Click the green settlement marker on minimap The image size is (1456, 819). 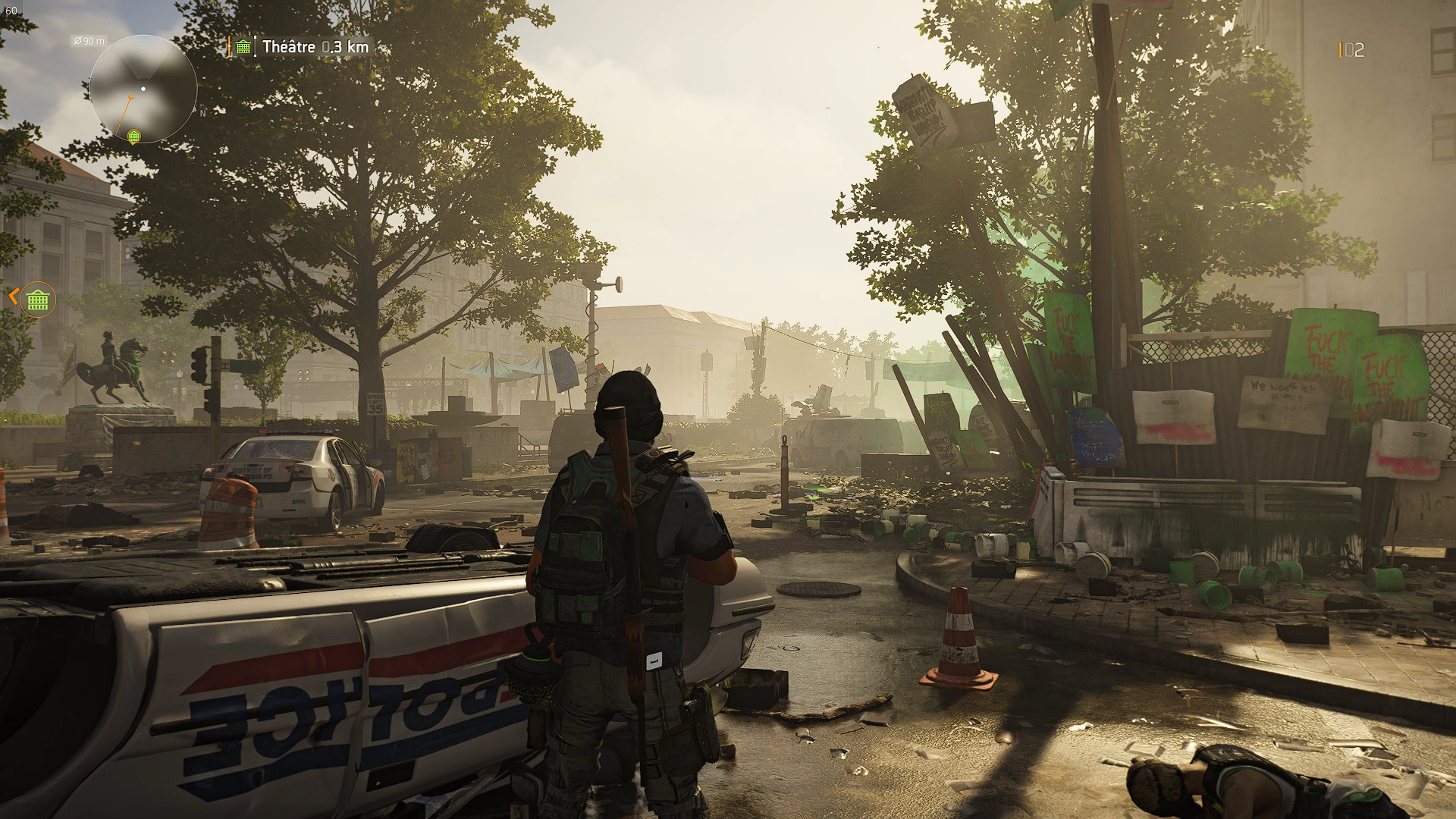click(x=134, y=136)
